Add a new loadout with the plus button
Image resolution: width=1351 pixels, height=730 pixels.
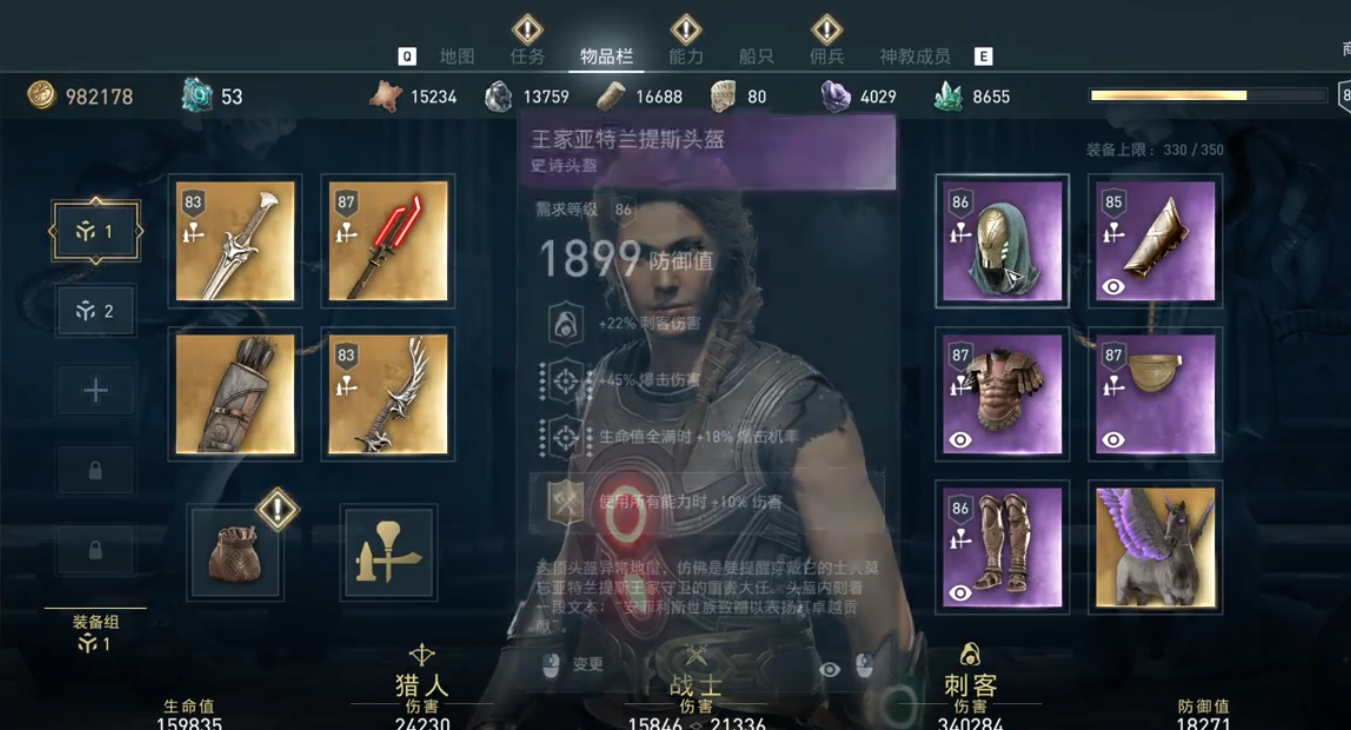[x=96, y=390]
